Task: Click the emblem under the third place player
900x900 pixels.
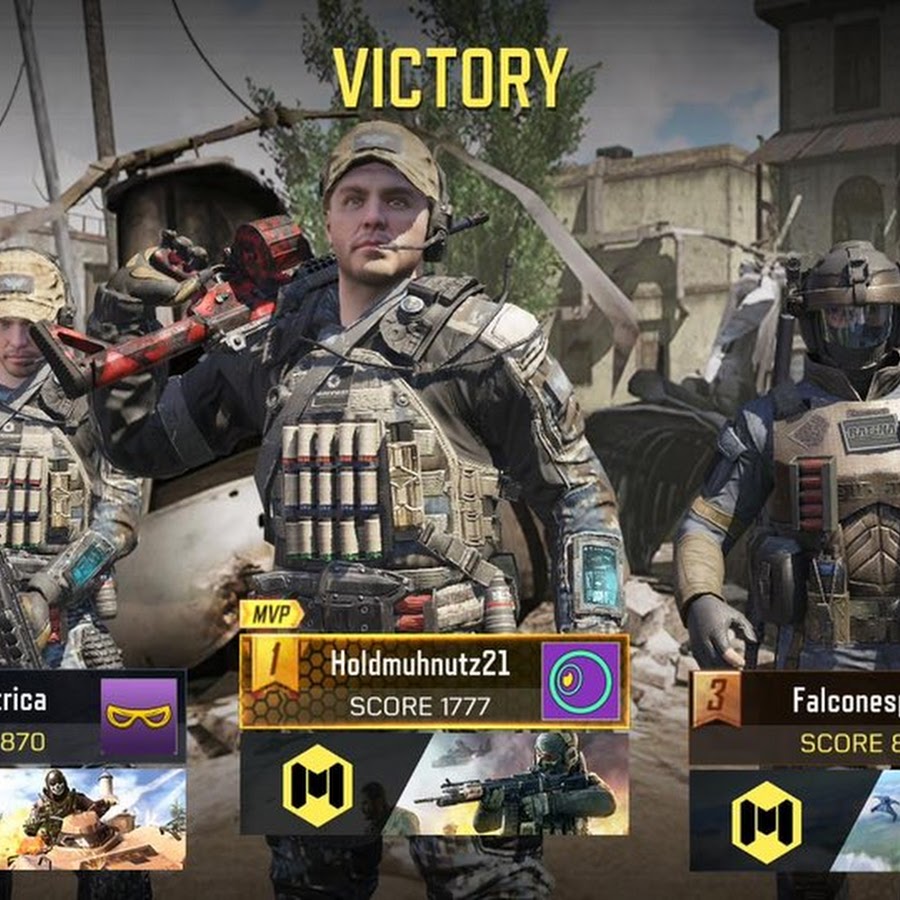Action: [x=766, y=820]
